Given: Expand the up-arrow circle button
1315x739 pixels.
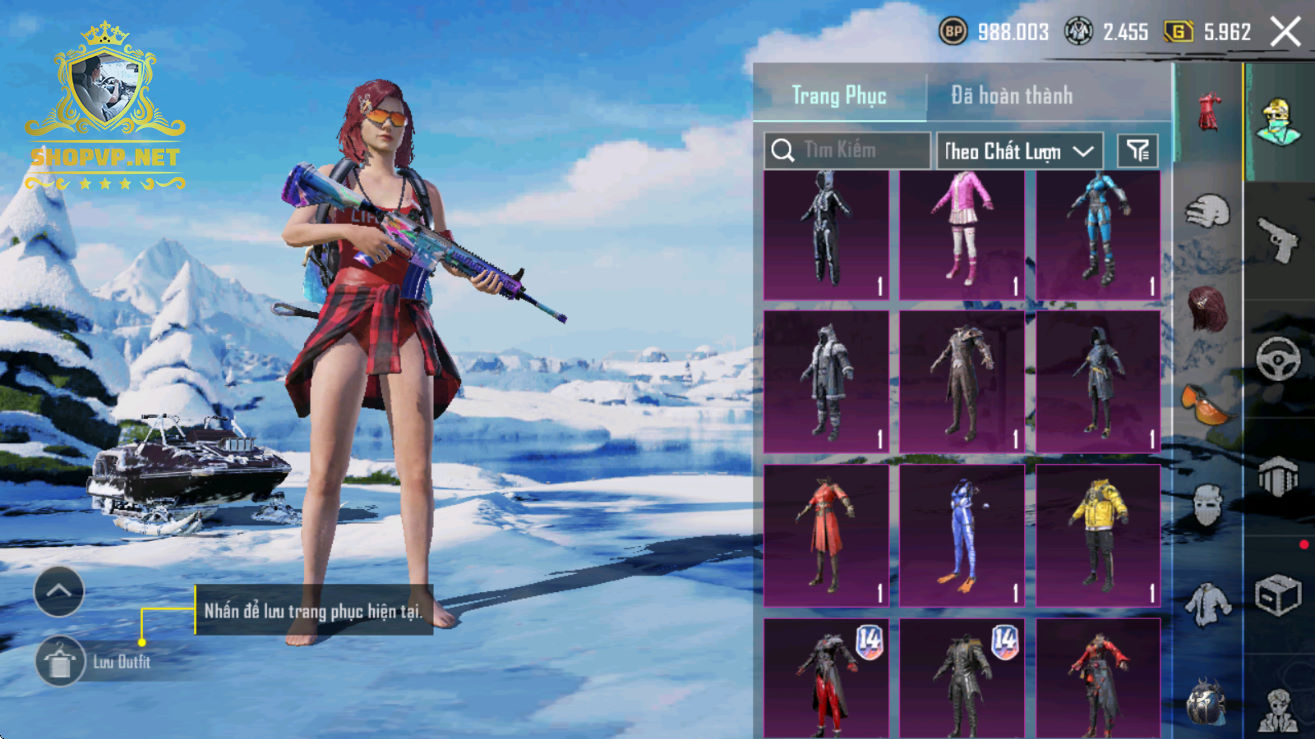Looking at the screenshot, I should coord(59,592).
